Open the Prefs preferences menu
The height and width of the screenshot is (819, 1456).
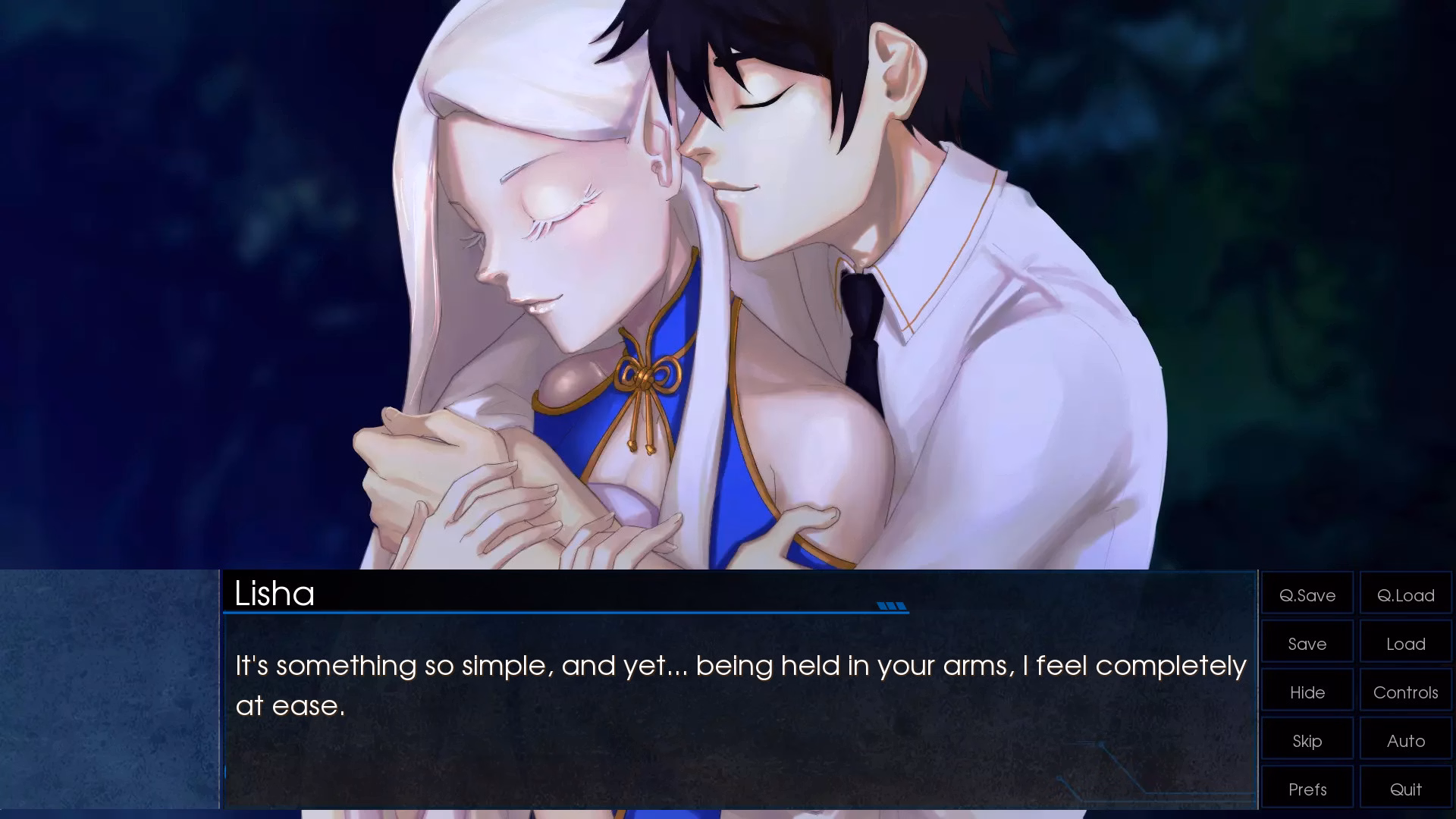(x=1307, y=789)
